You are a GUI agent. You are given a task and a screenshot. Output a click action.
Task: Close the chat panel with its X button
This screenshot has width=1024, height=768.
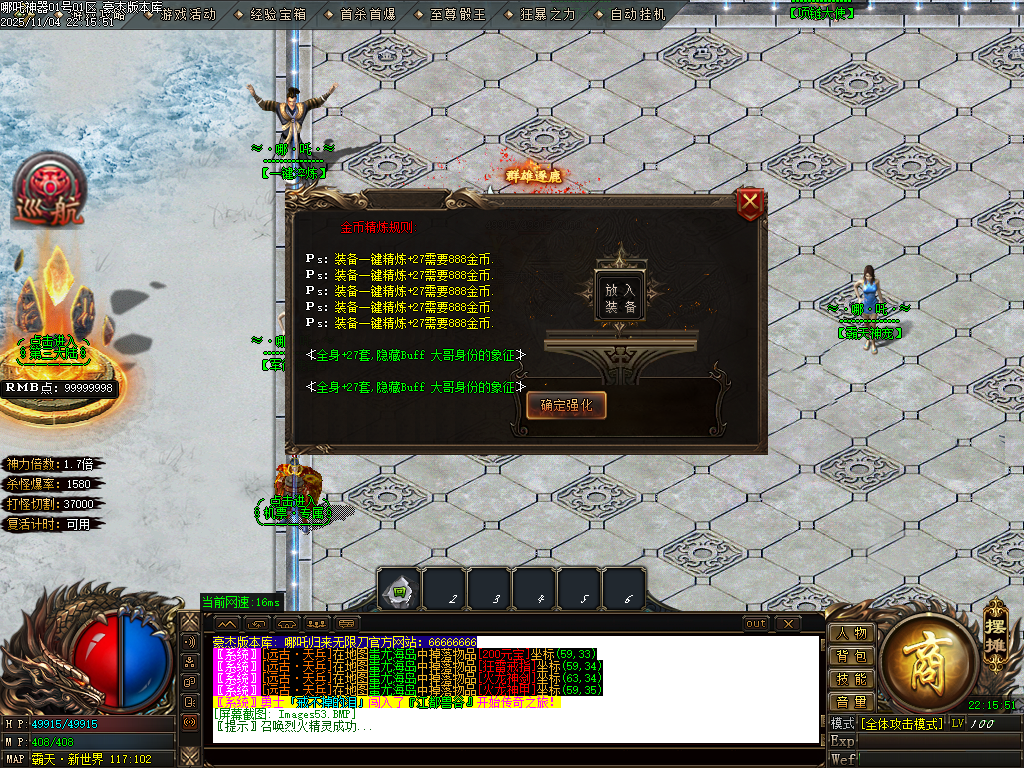click(788, 624)
